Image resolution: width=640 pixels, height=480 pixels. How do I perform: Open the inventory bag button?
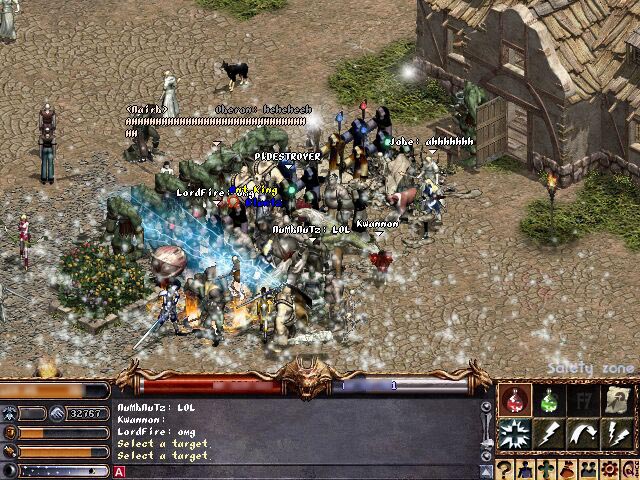click(x=566, y=469)
